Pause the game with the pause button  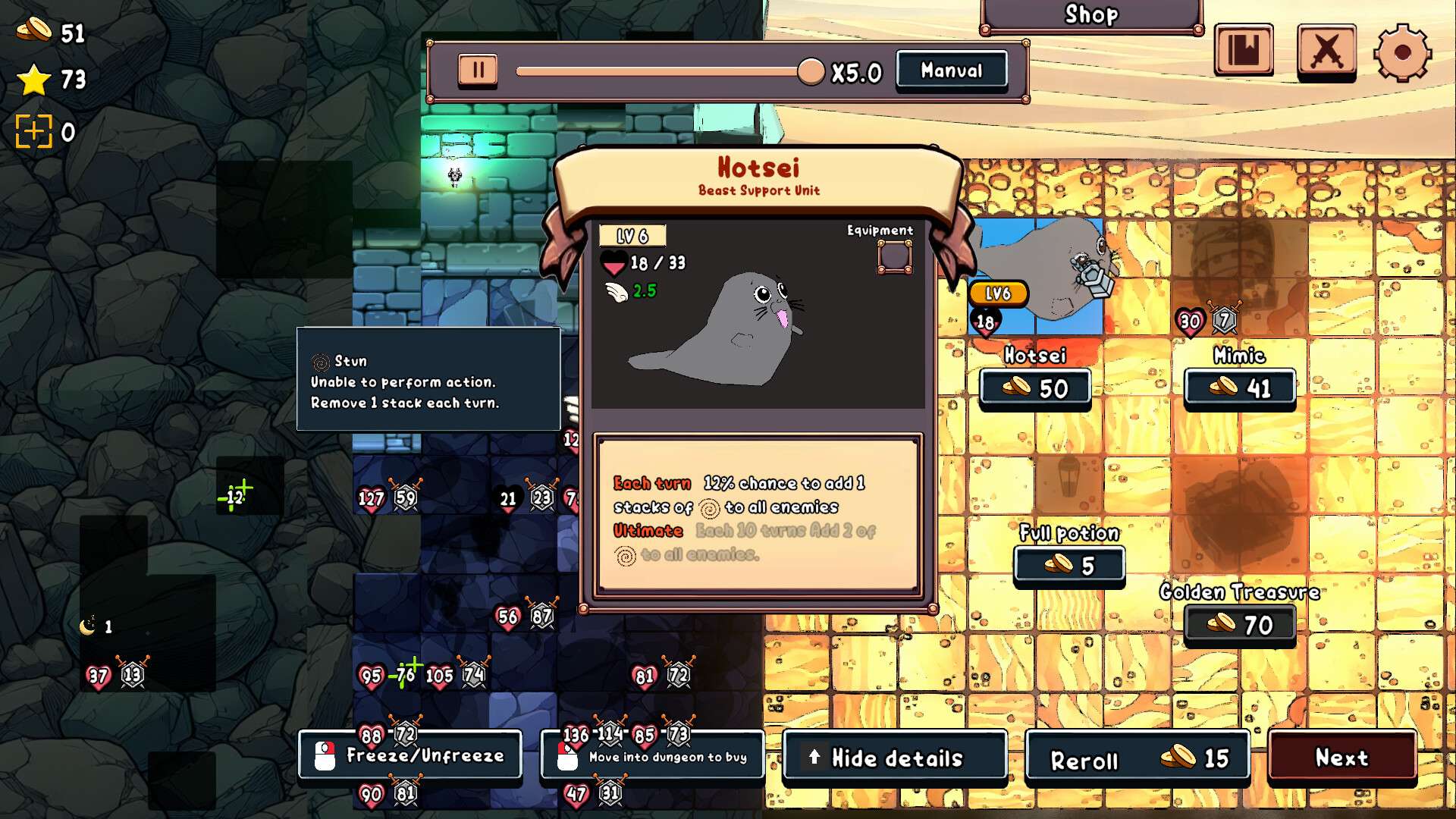(x=478, y=71)
